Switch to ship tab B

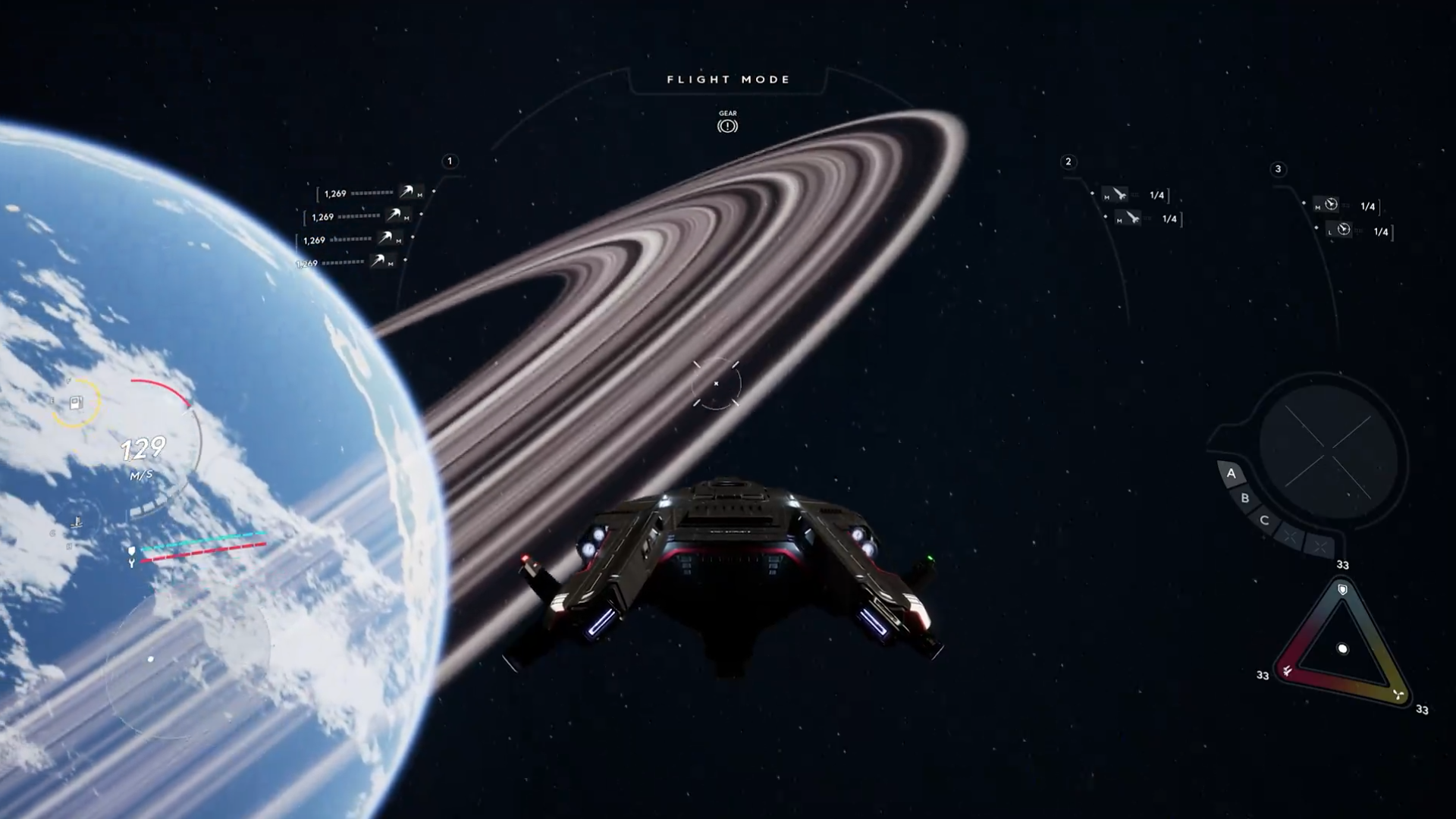click(x=1244, y=499)
